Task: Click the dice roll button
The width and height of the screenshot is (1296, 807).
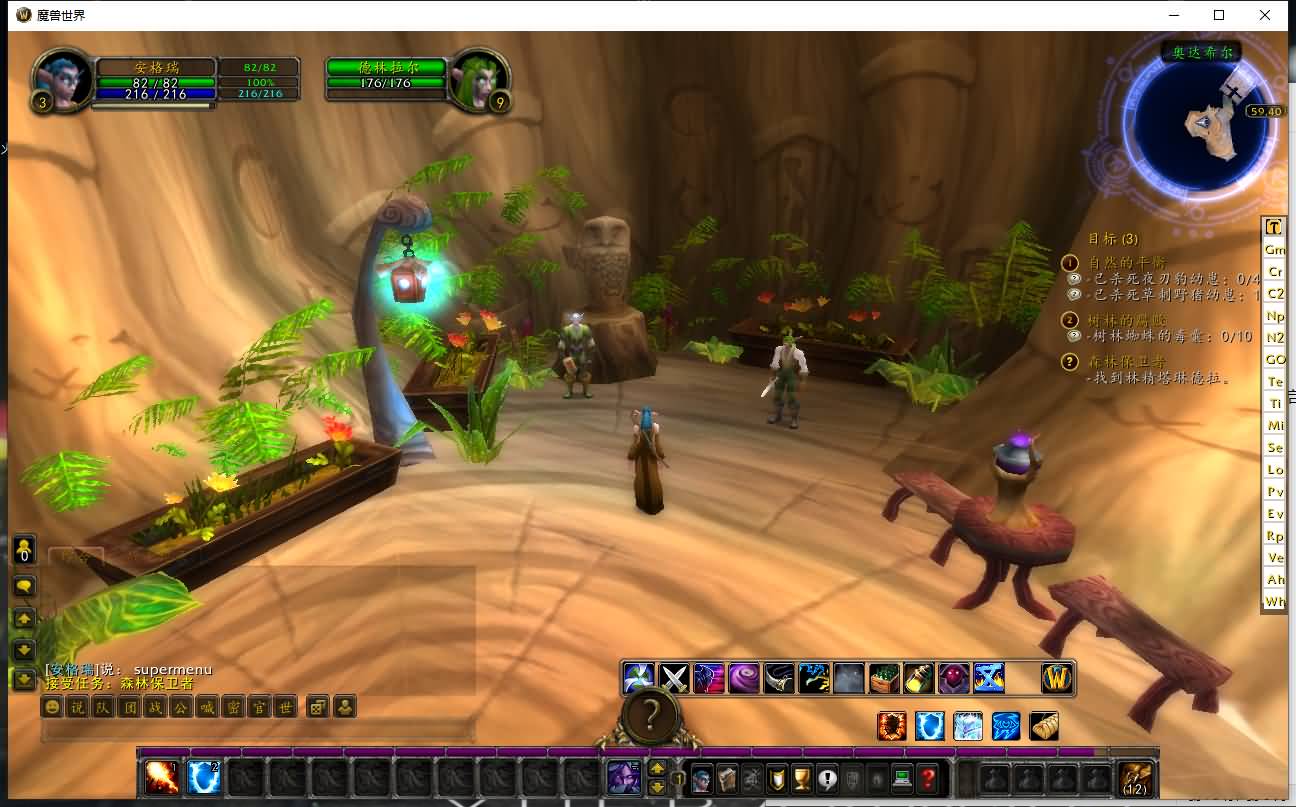Action: pos(317,707)
